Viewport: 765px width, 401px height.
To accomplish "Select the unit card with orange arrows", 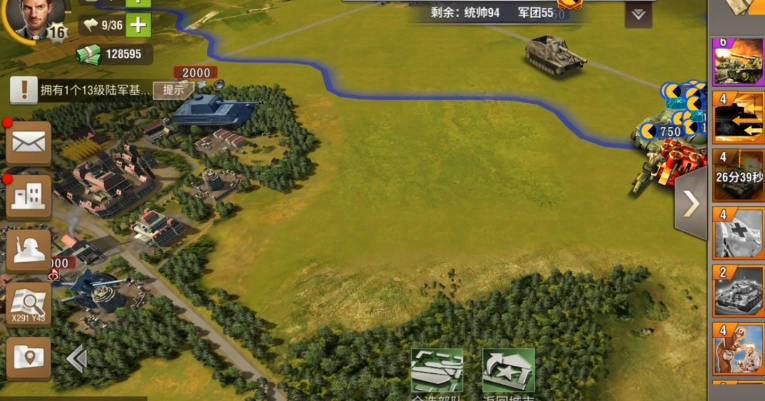I will click(739, 118).
